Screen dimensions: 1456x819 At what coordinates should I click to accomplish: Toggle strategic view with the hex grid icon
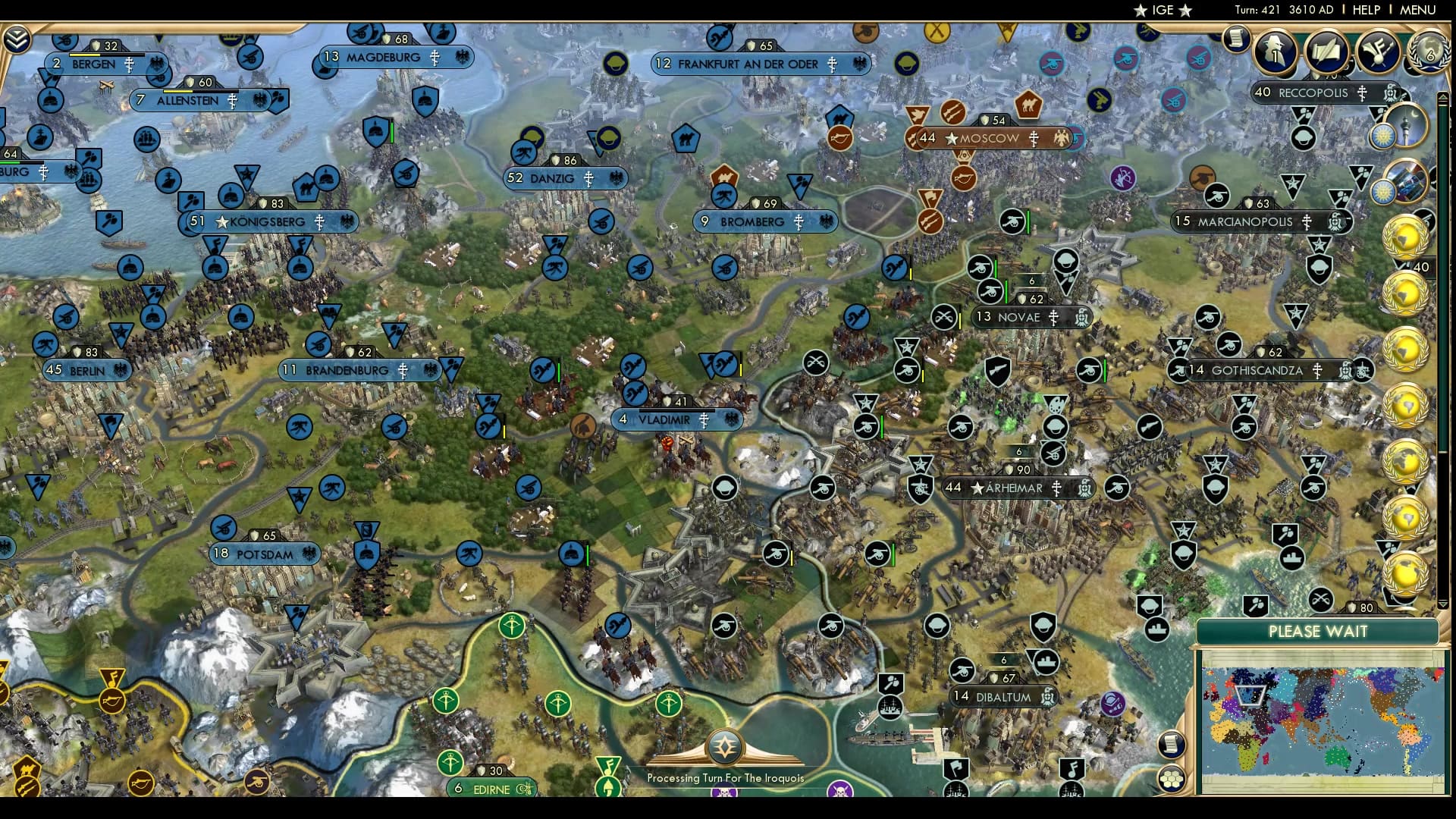(x=1173, y=780)
